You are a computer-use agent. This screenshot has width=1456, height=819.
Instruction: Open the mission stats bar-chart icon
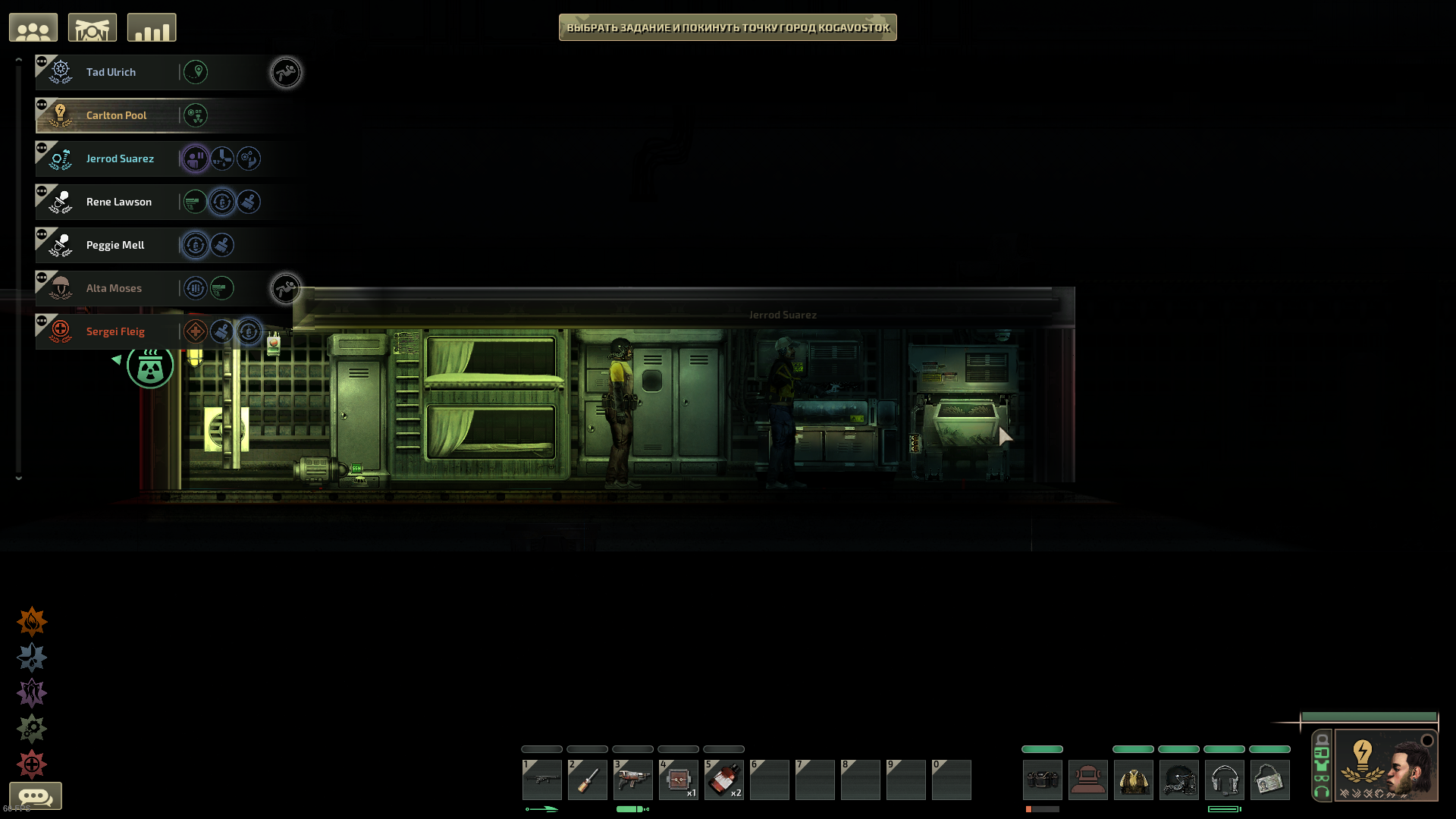click(151, 27)
